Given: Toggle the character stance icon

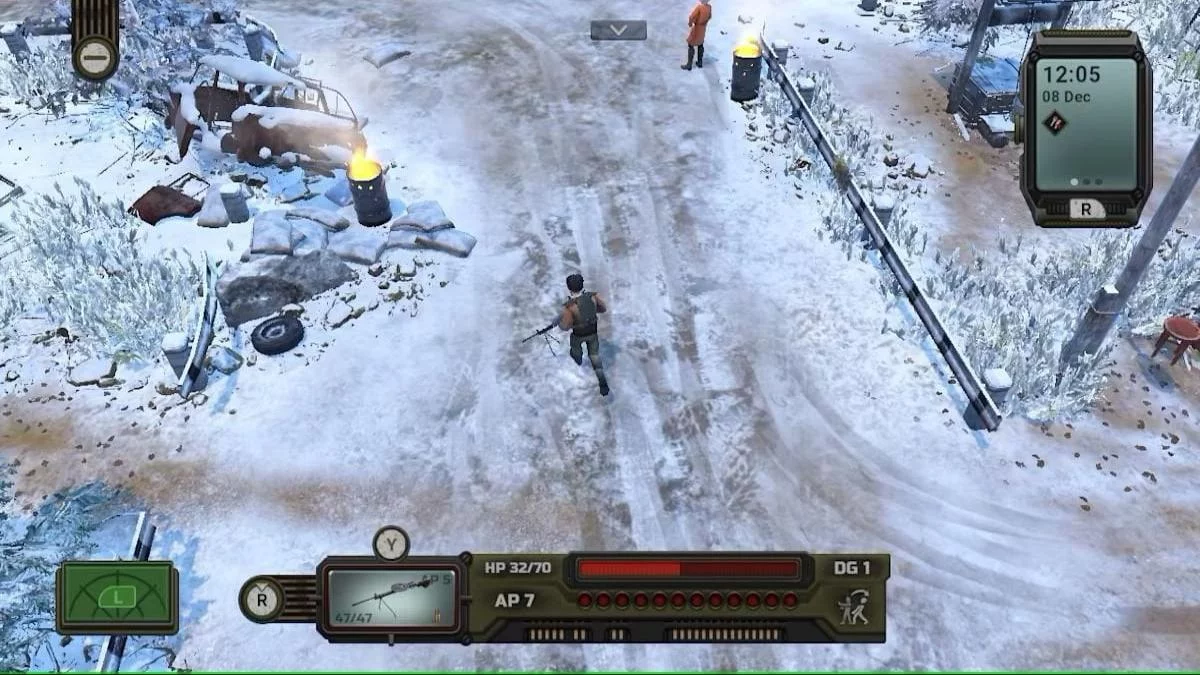Looking at the screenshot, I should click(x=853, y=607).
